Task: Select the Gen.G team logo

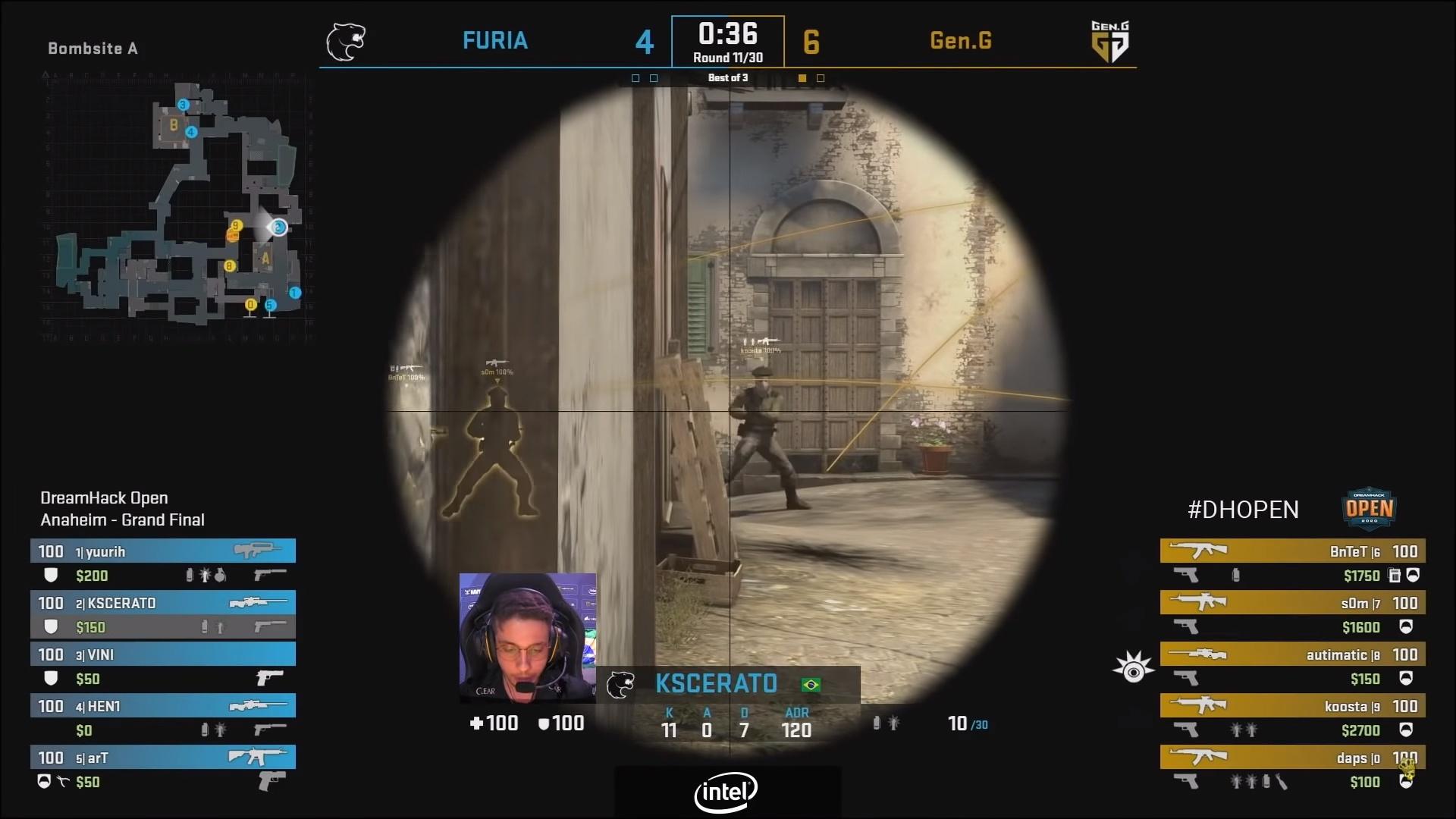Action: pyautogui.click(x=1110, y=42)
